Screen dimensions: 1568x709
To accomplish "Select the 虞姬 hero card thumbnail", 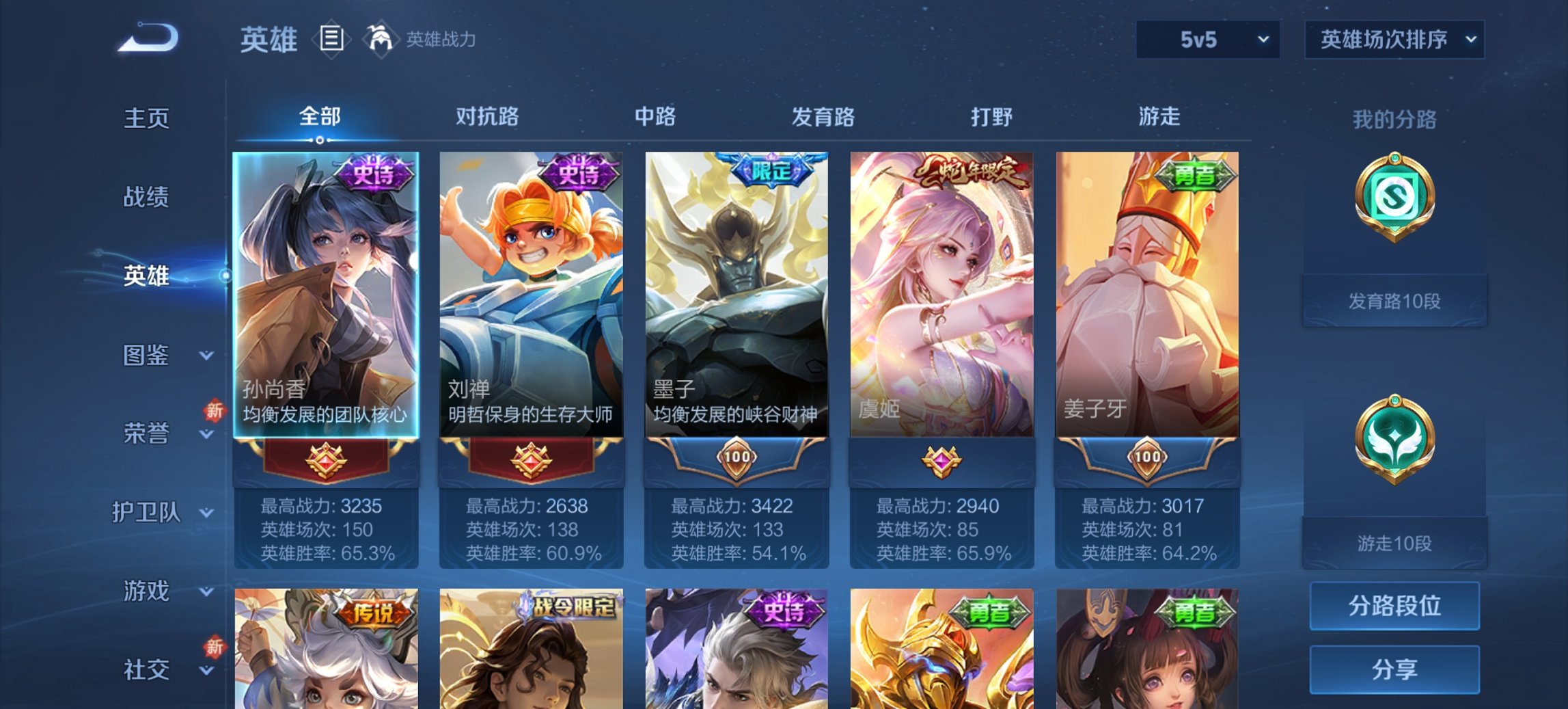I will pos(941,294).
